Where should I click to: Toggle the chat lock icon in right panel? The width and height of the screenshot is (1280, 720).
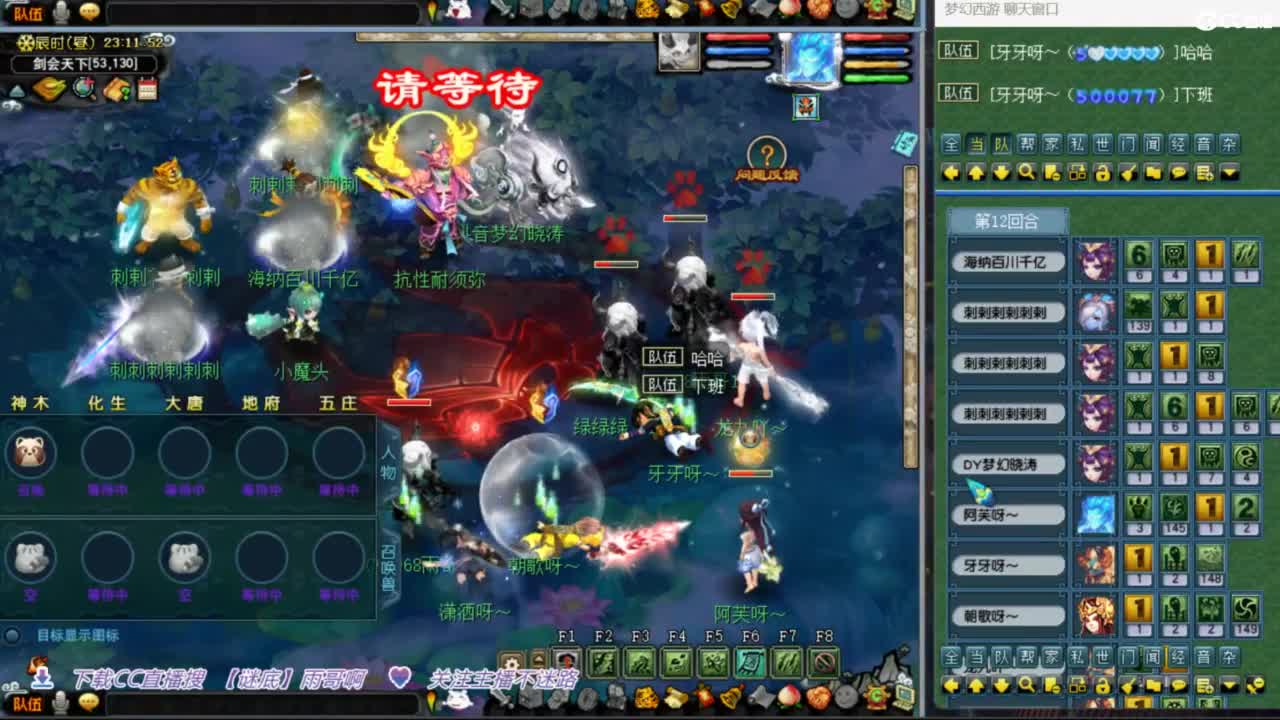1104,172
